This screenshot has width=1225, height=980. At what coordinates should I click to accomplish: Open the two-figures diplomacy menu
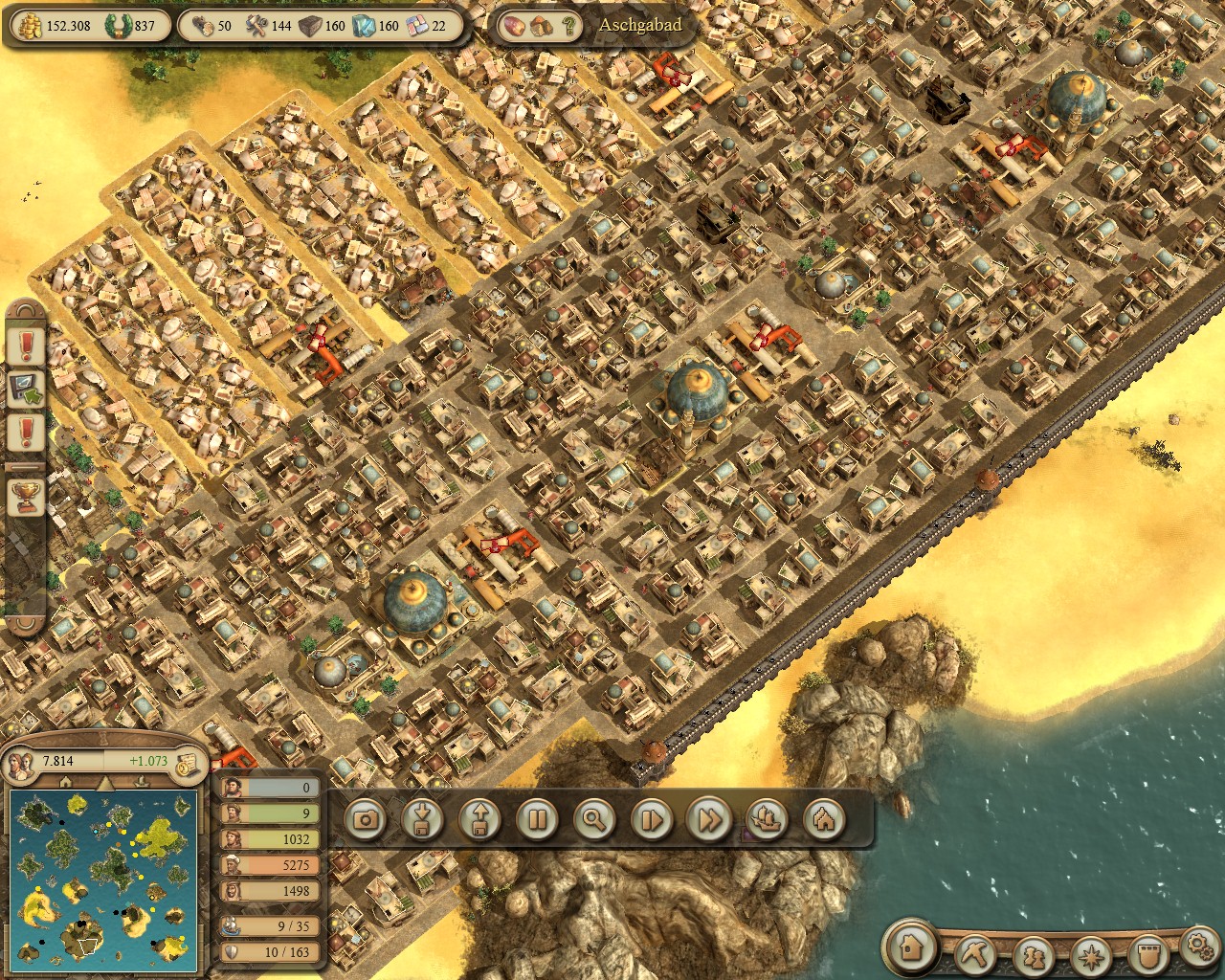coord(1033,953)
